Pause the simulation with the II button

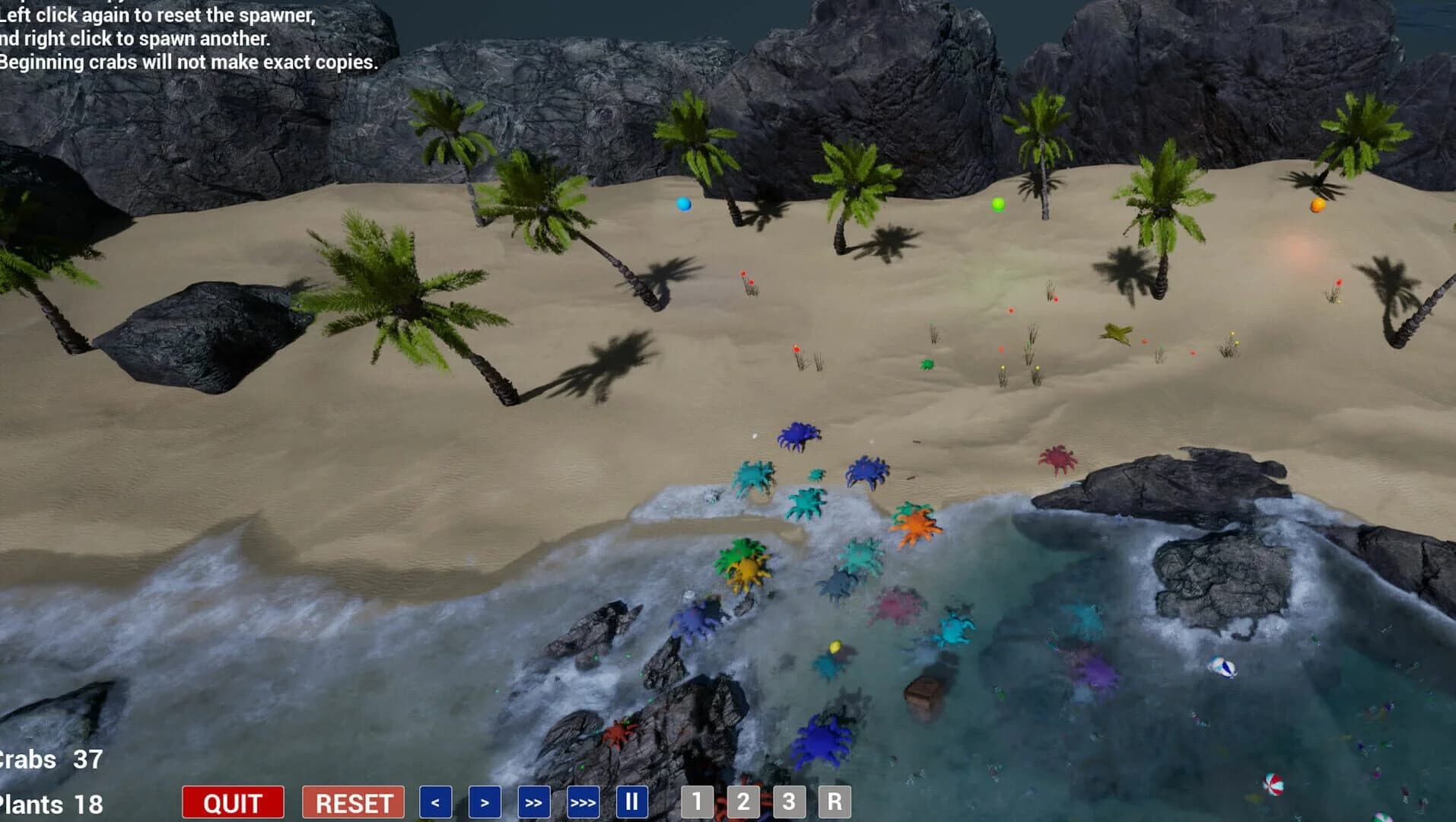(631, 801)
